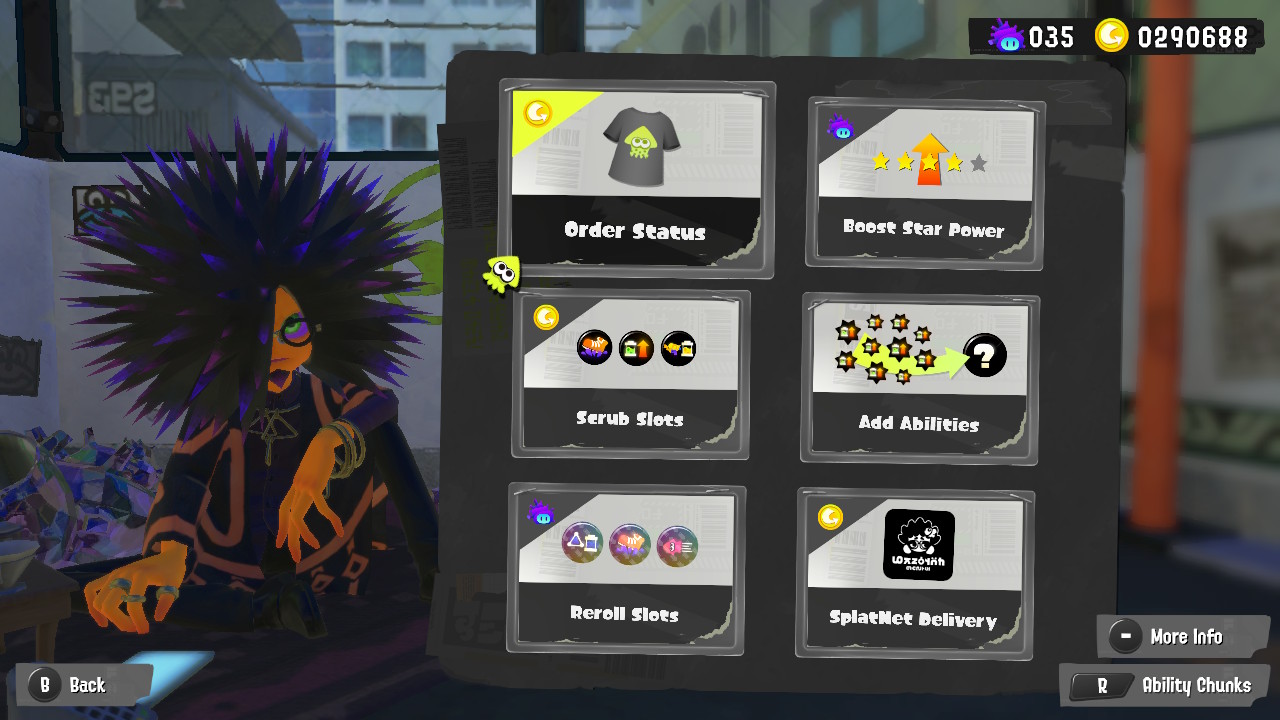This screenshot has width=1280, height=720.
Task: Open More Info
Action: (1183, 636)
